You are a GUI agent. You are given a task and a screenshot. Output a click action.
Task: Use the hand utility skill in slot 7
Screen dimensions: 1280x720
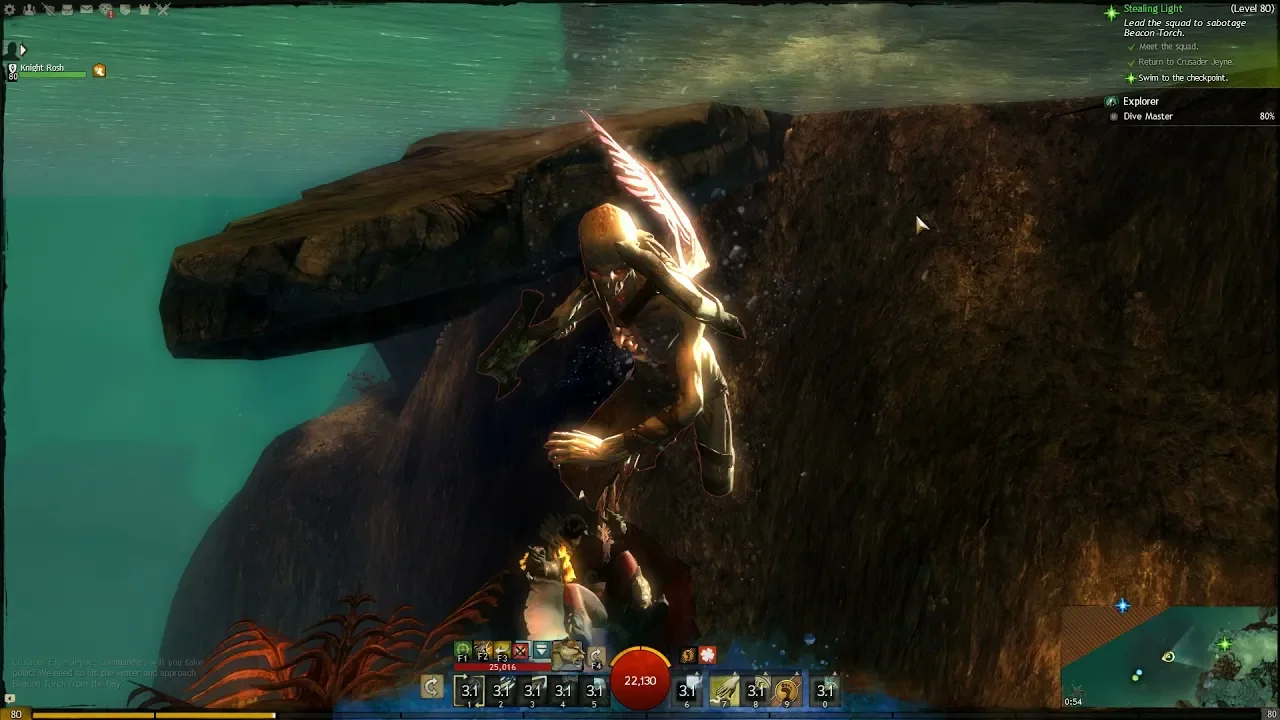coord(725,689)
